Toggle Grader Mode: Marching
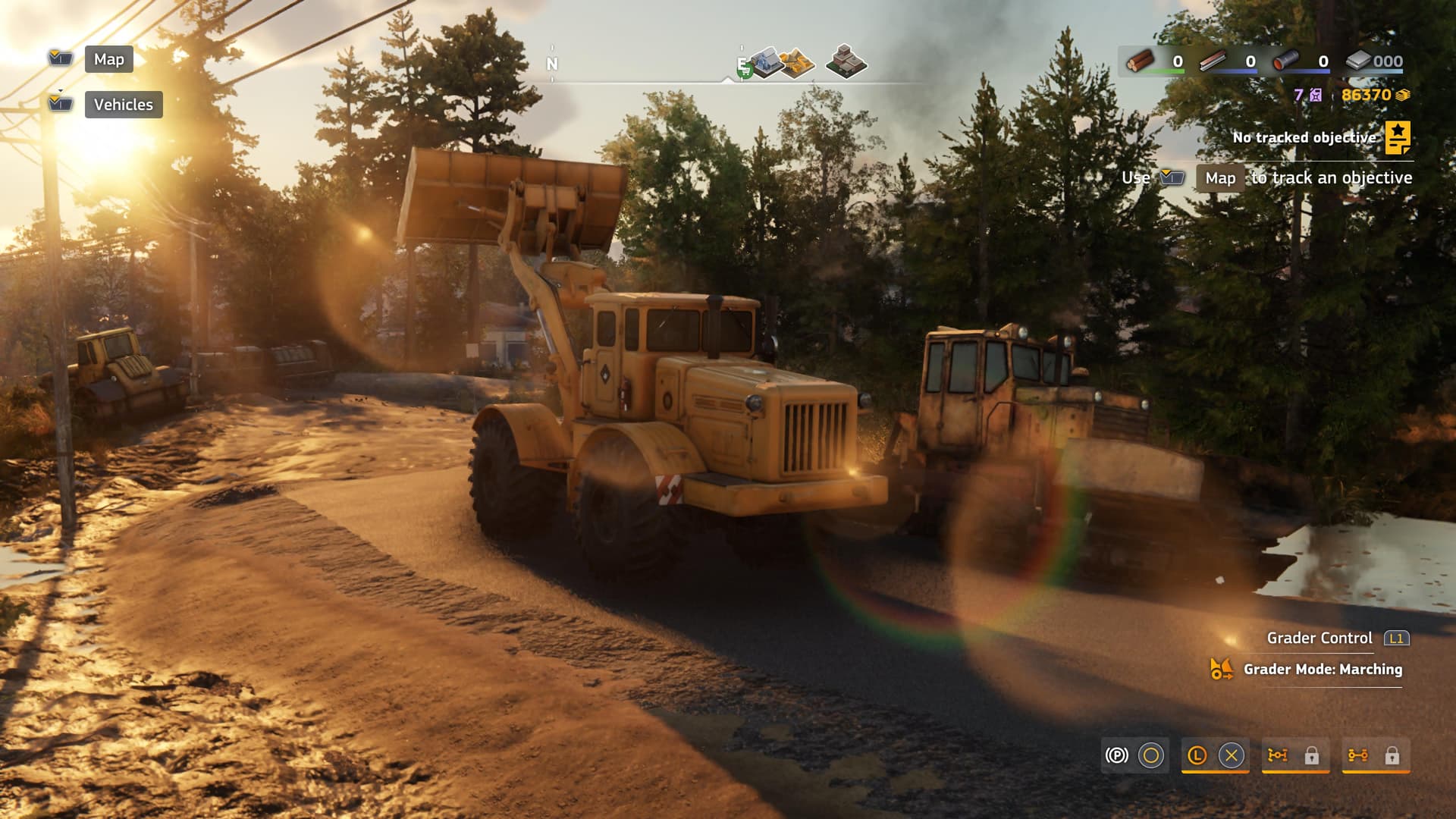Viewport: 1456px width, 819px height. coord(1322,670)
